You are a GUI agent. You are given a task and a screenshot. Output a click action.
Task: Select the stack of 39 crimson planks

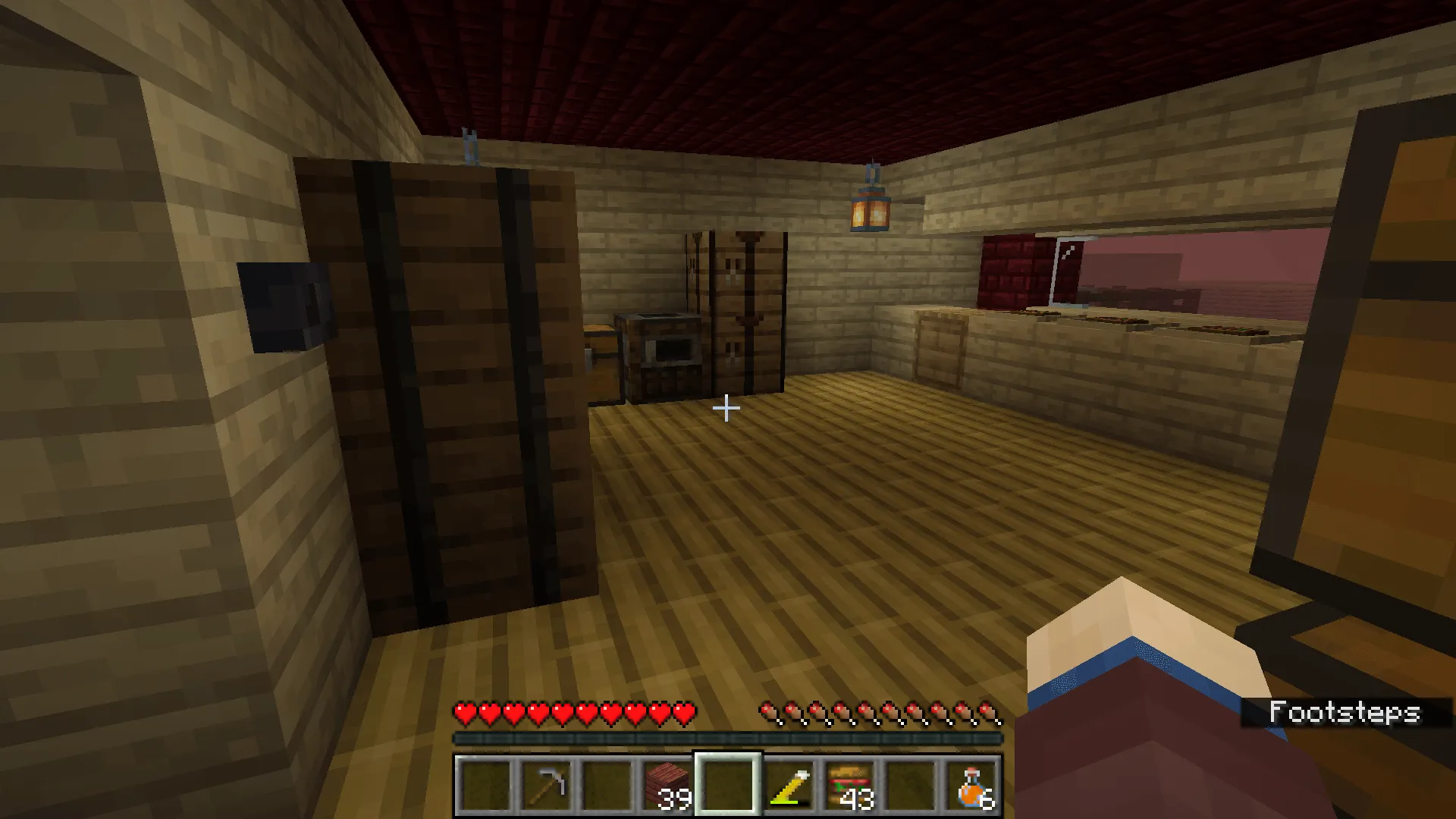click(x=667, y=785)
